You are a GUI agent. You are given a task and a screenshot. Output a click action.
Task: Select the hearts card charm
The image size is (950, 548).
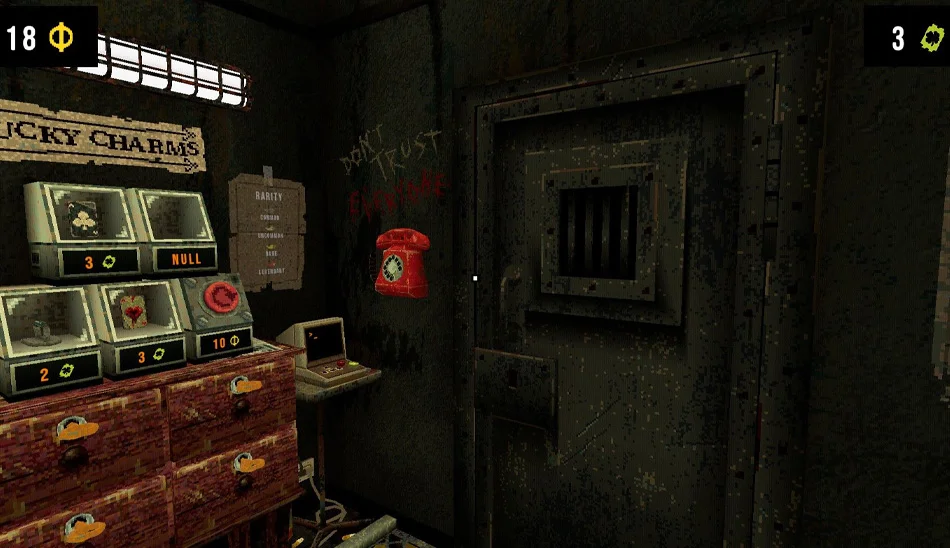[136, 311]
